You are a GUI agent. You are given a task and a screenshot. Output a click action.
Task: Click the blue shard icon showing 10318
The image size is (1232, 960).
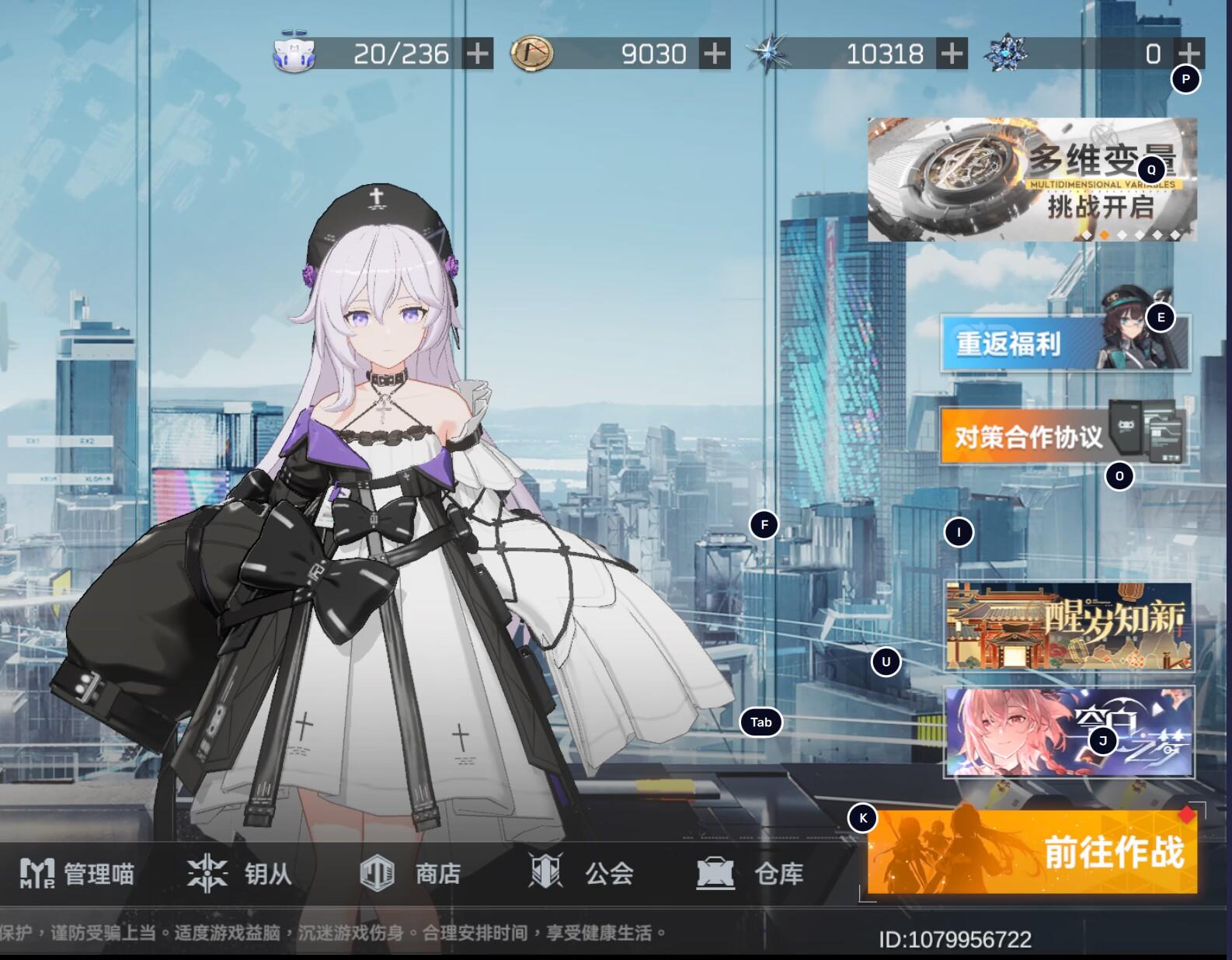[768, 52]
